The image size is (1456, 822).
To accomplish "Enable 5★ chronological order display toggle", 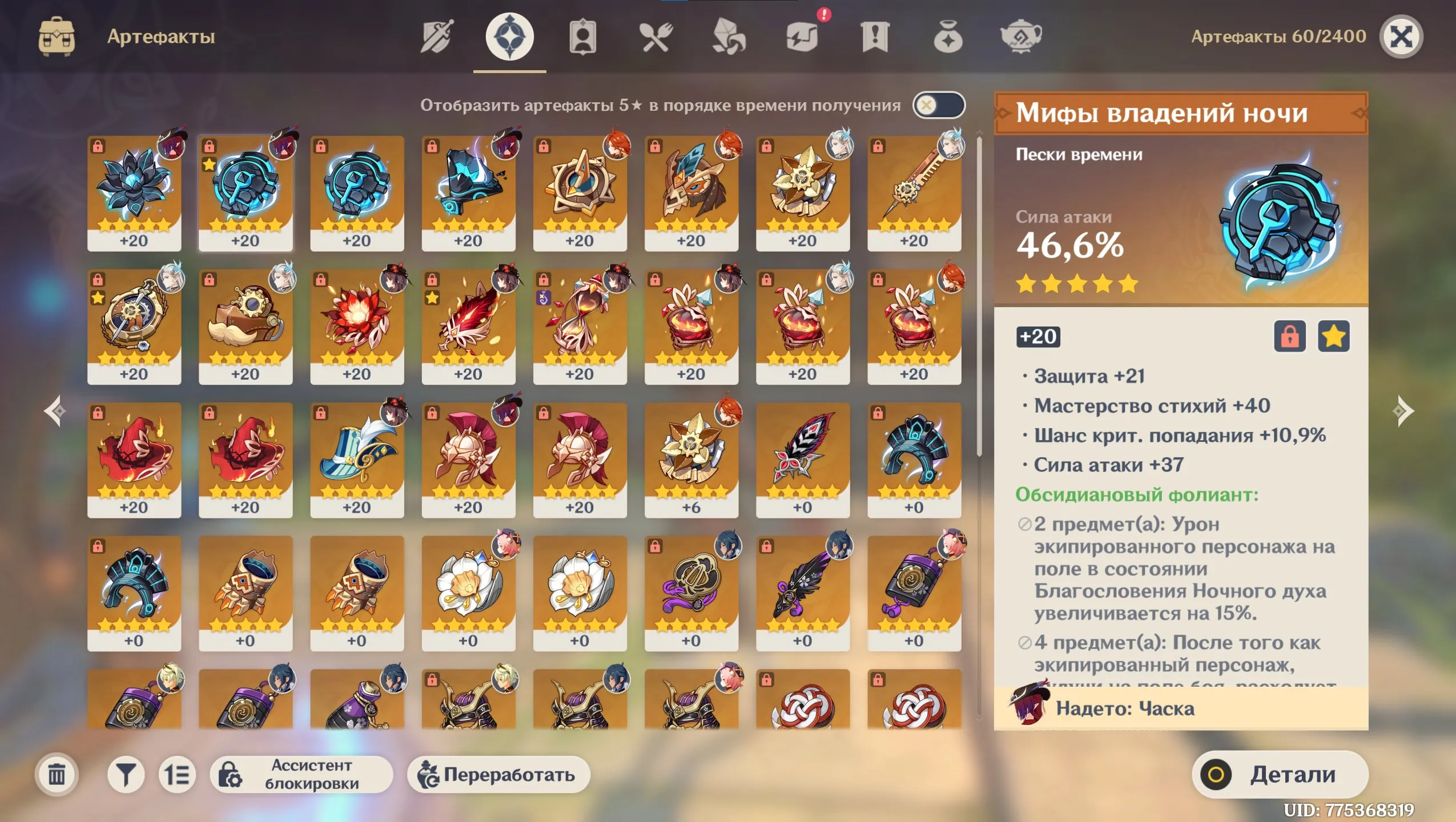I will point(940,106).
